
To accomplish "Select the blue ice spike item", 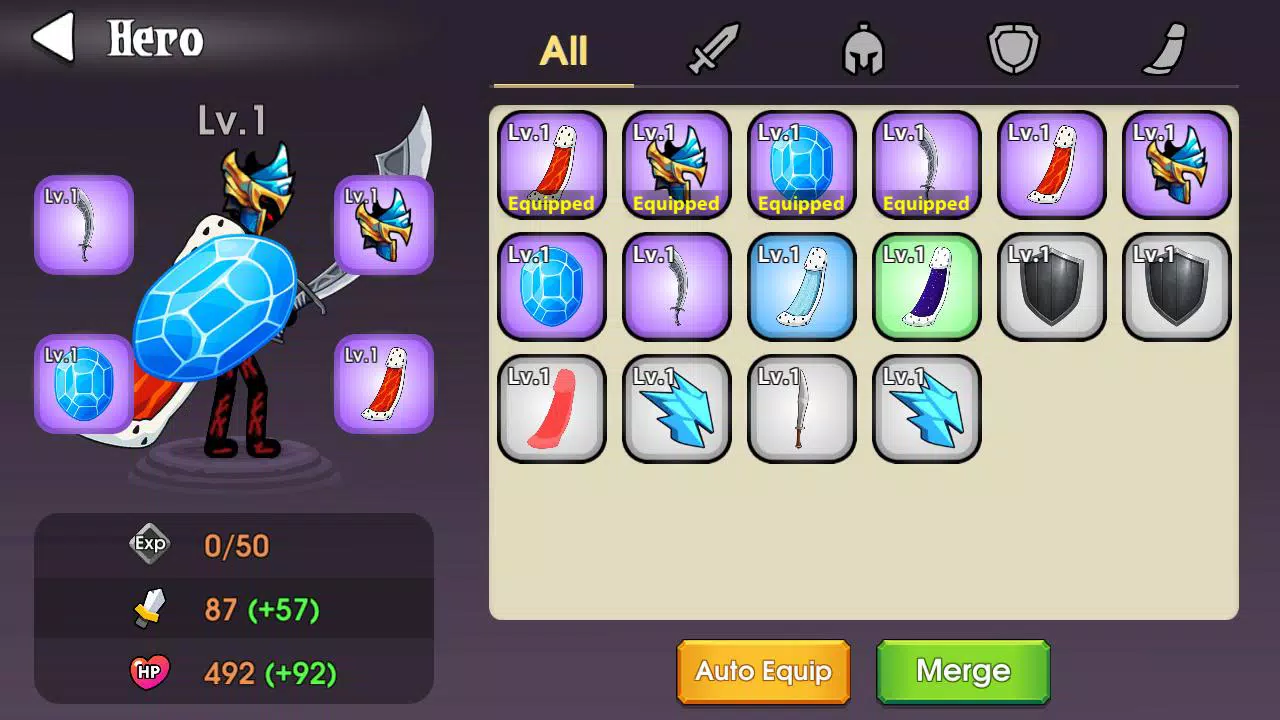I will [676, 409].
